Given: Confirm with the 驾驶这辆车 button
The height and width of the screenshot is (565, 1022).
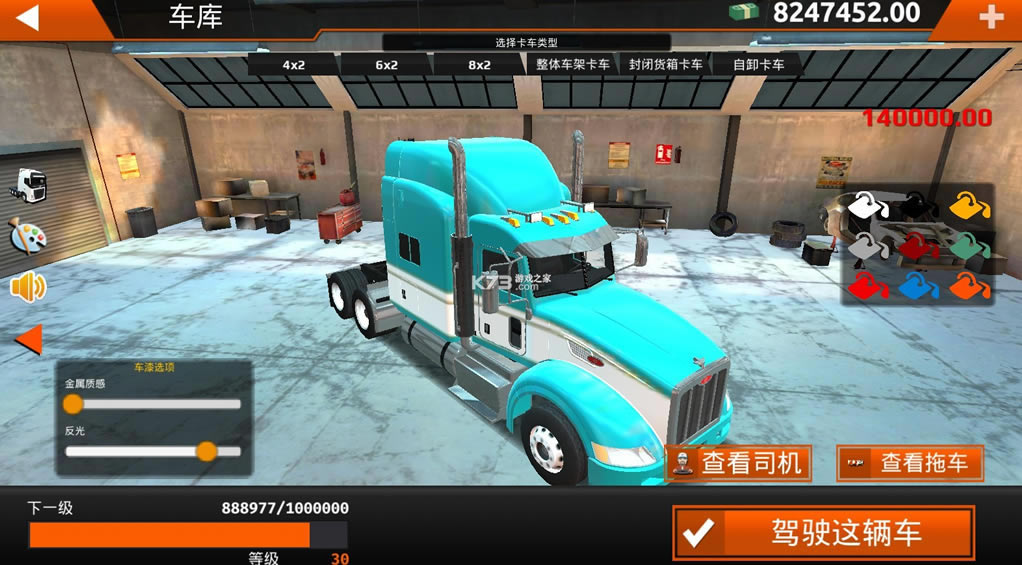Looking at the screenshot, I should [823, 532].
